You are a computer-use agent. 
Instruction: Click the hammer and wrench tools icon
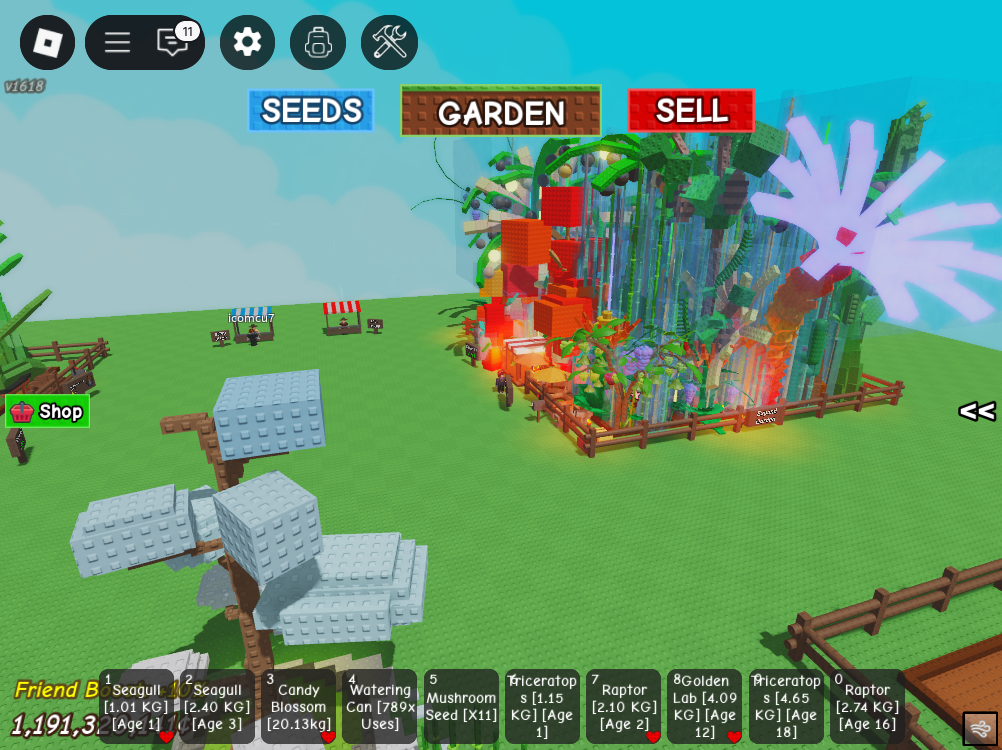[389, 42]
